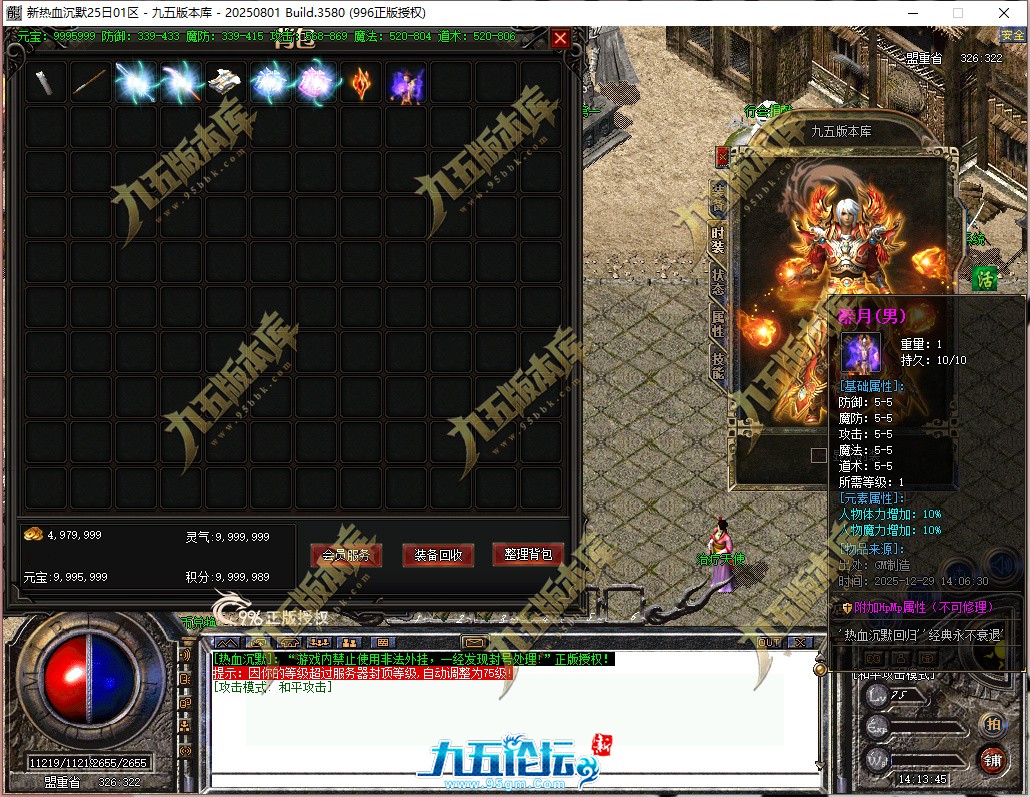This screenshot has width=1030, height=797.
Task: Click the 装备回收 equipment recycle button
Action: [437, 555]
